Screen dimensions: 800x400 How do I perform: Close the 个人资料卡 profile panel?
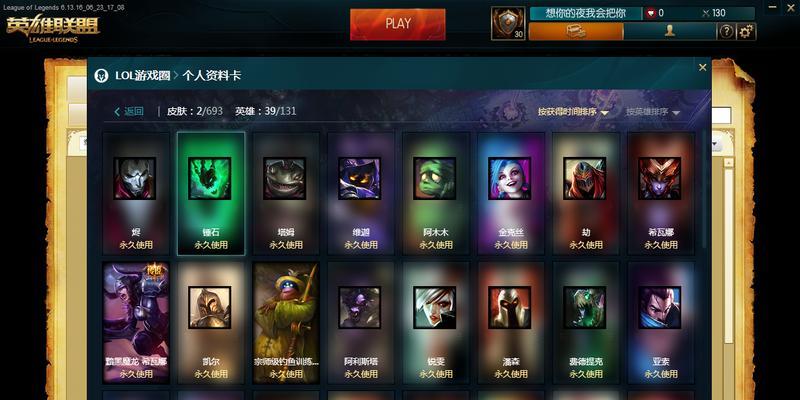702,67
